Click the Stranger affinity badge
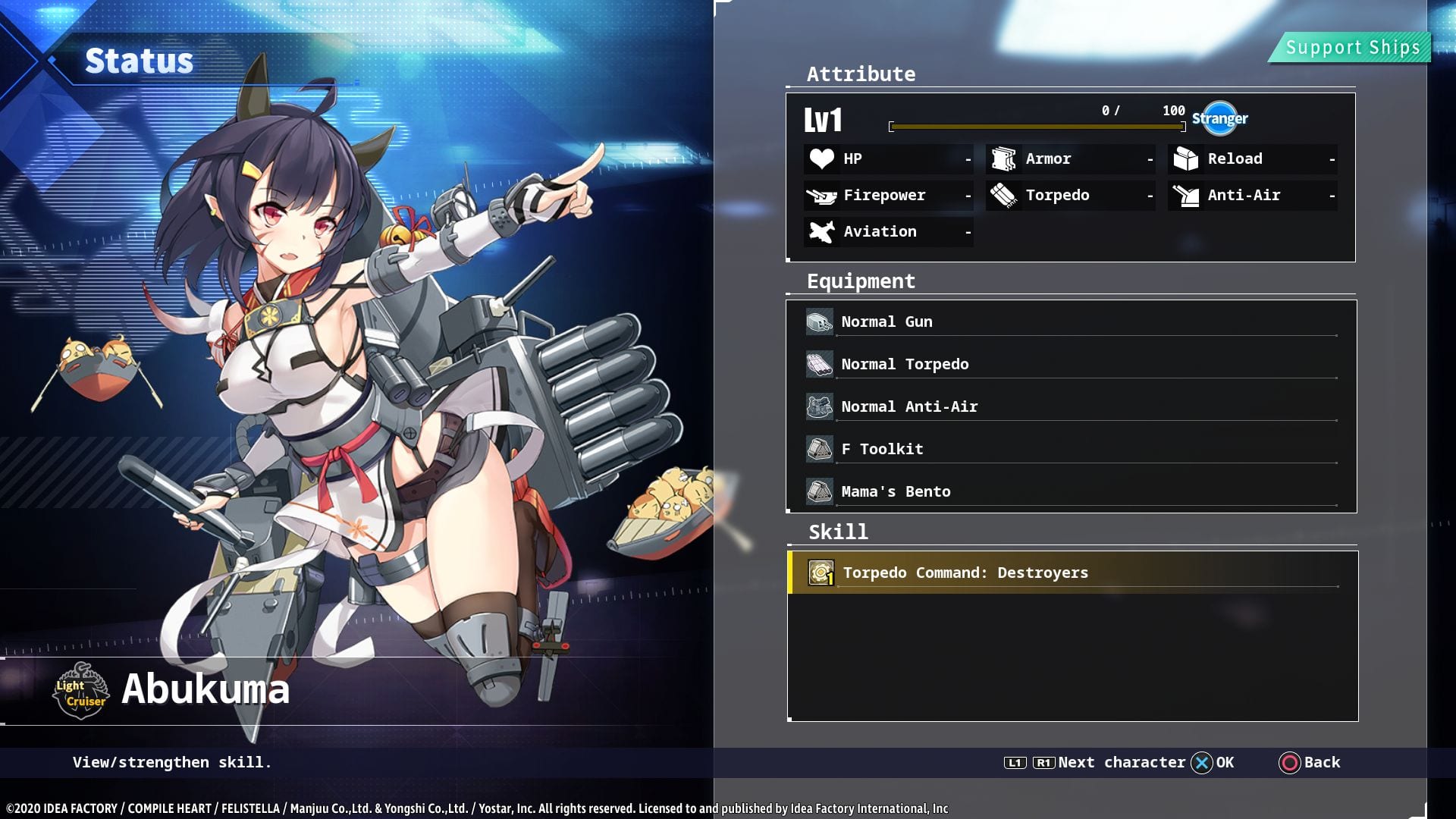 [x=1219, y=118]
